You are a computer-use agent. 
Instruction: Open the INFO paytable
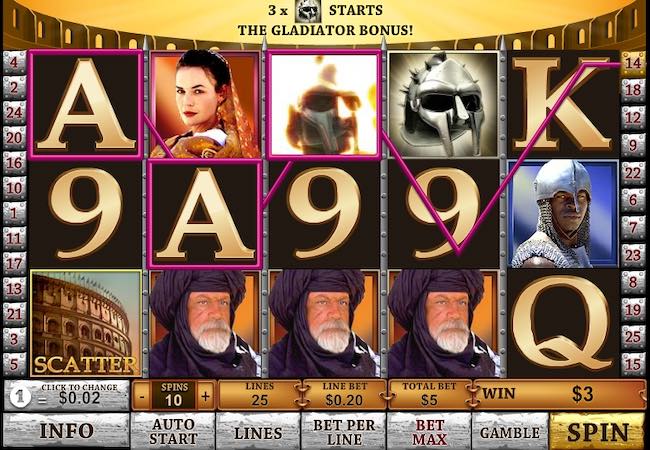[x=66, y=432]
